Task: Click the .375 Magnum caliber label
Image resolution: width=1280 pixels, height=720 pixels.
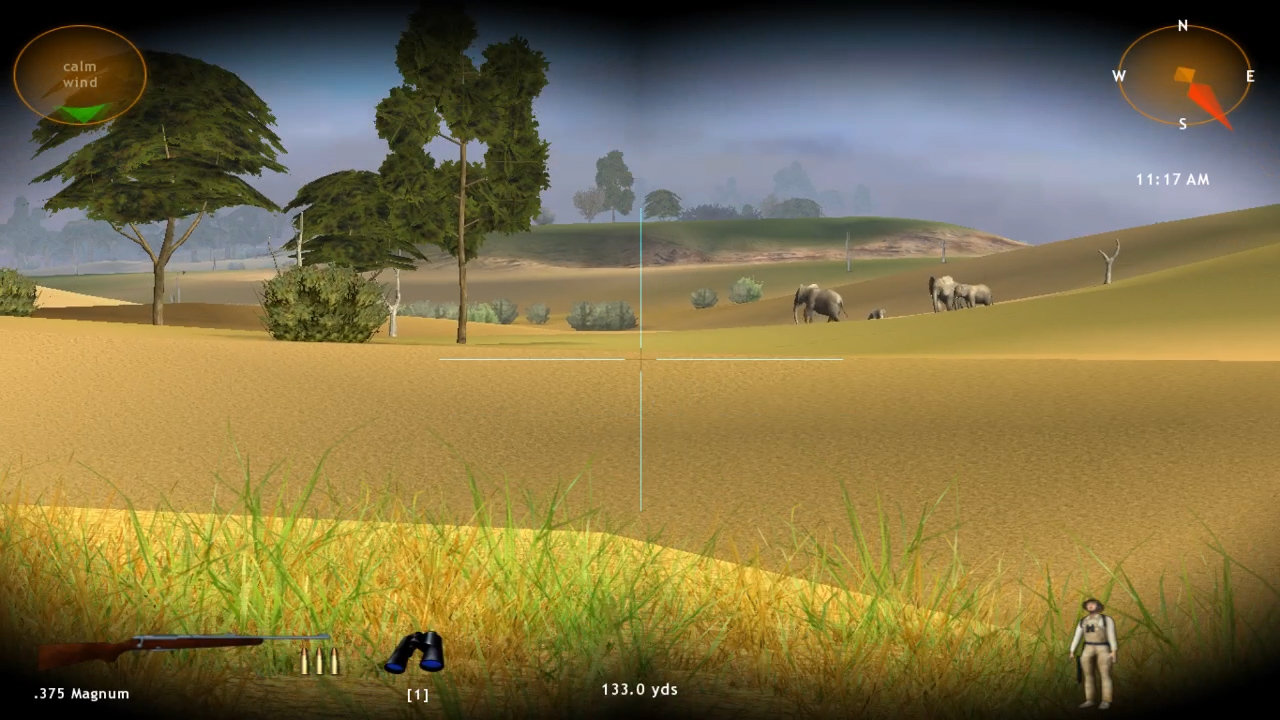Action: (82, 693)
